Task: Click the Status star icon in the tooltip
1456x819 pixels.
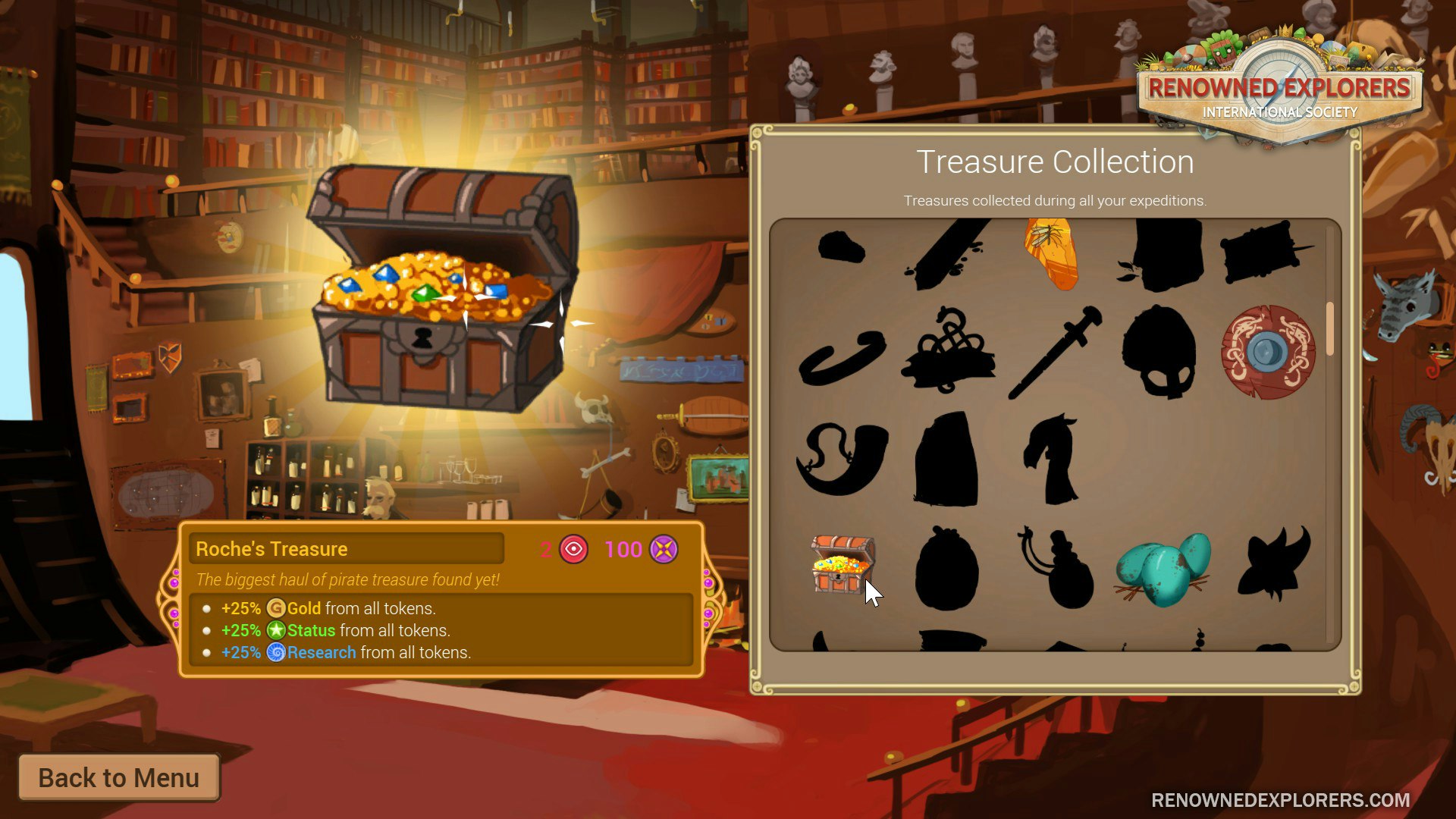Action: click(x=278, y=630)
